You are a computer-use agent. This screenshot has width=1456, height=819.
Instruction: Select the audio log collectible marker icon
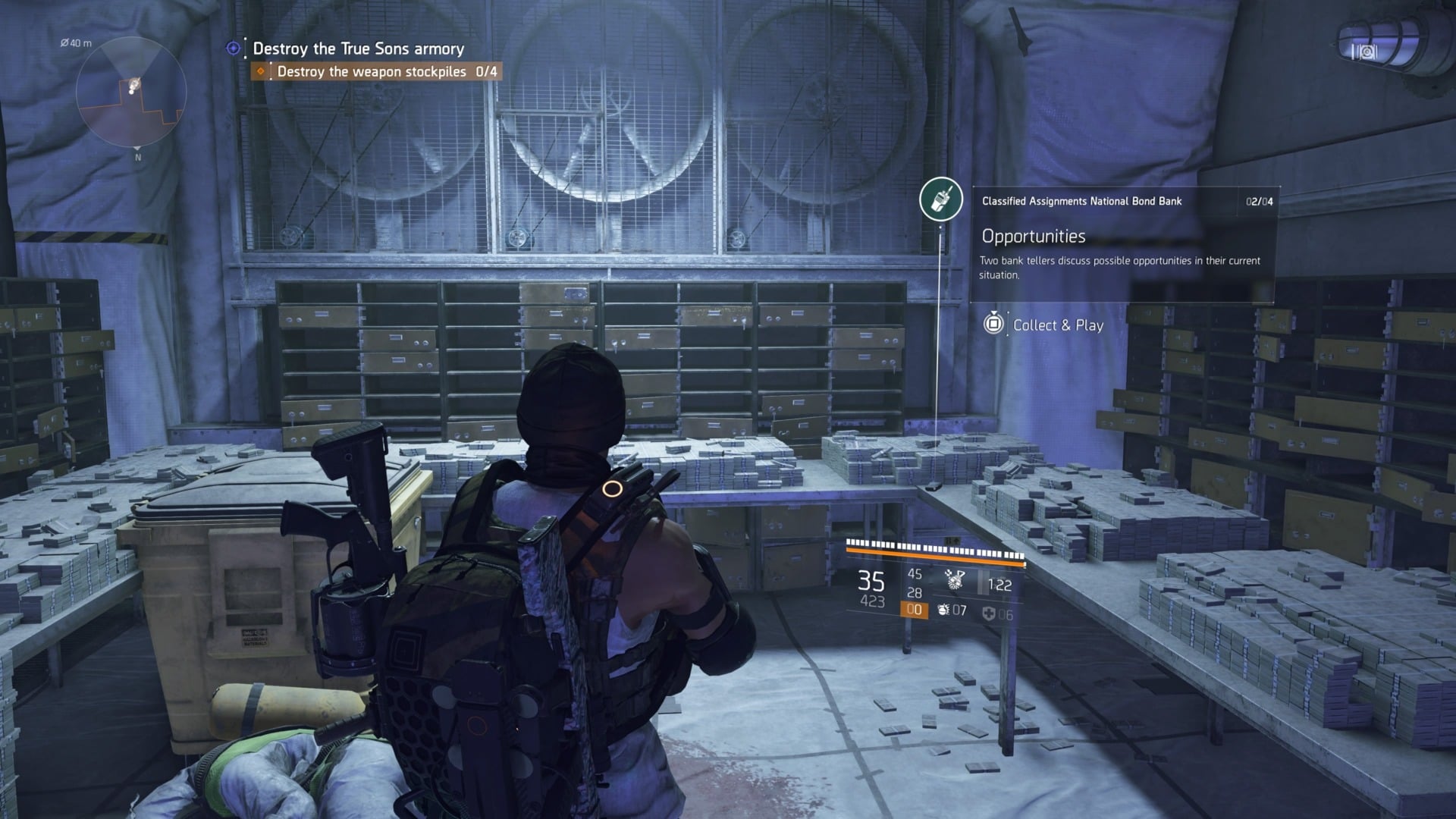941,199
